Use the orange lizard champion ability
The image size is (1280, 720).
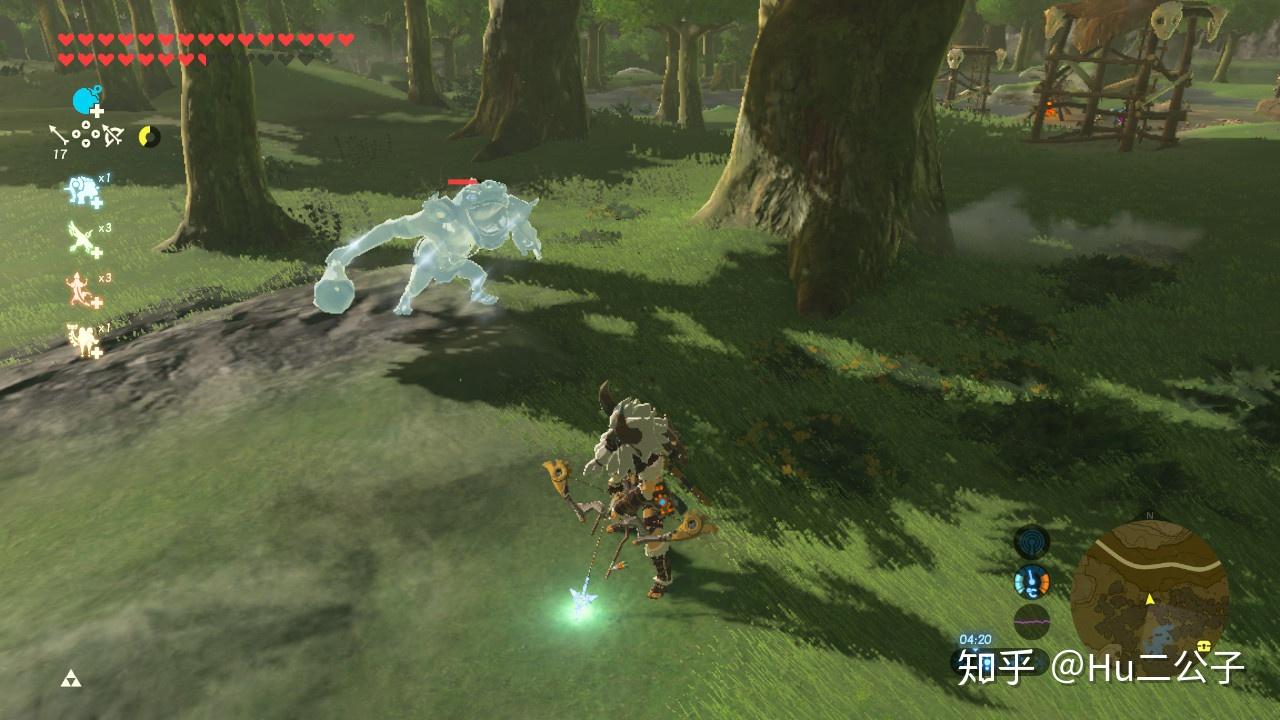click(x=84, y=291)
